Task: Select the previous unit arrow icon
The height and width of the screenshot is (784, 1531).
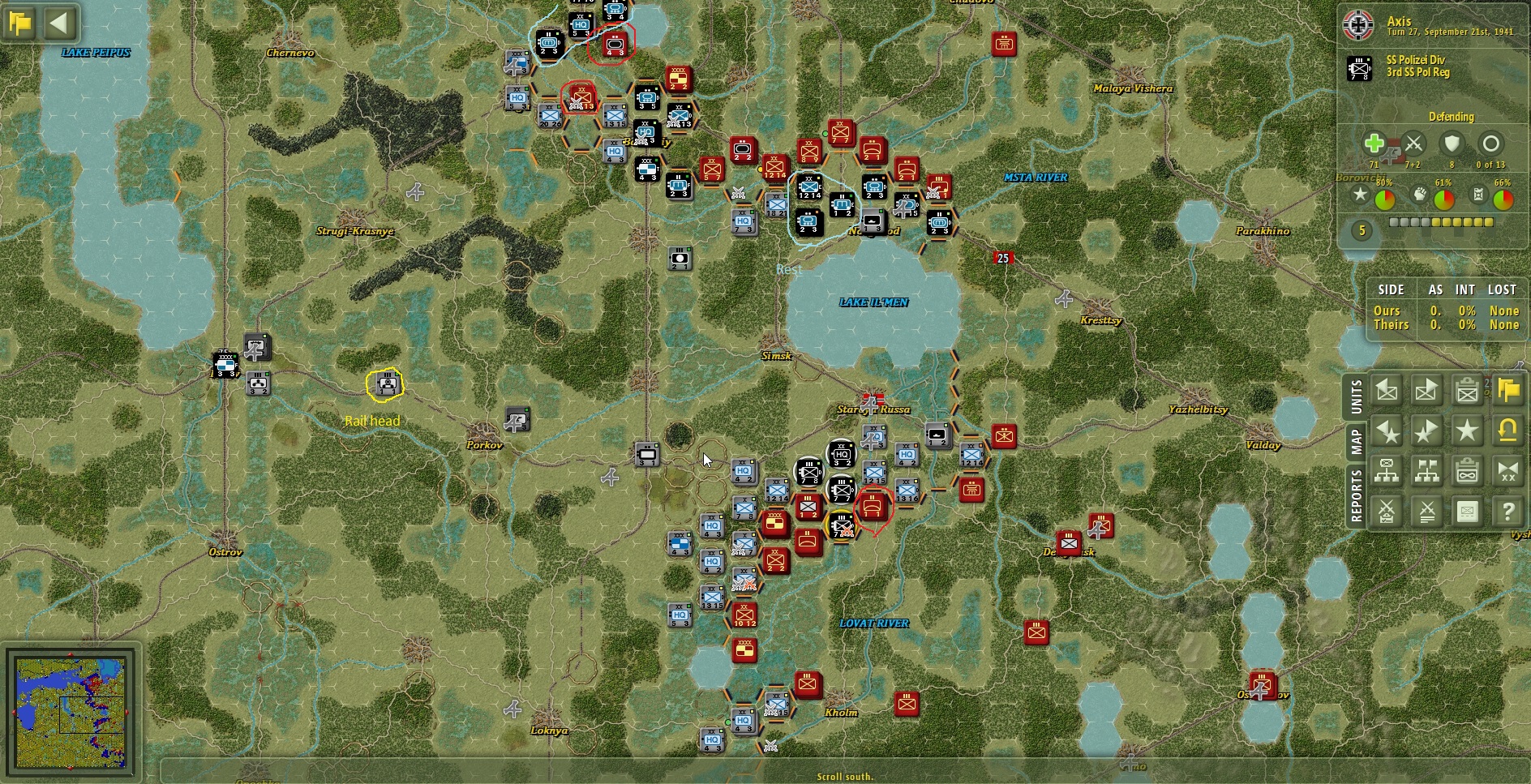Action: pos(1386,390)
